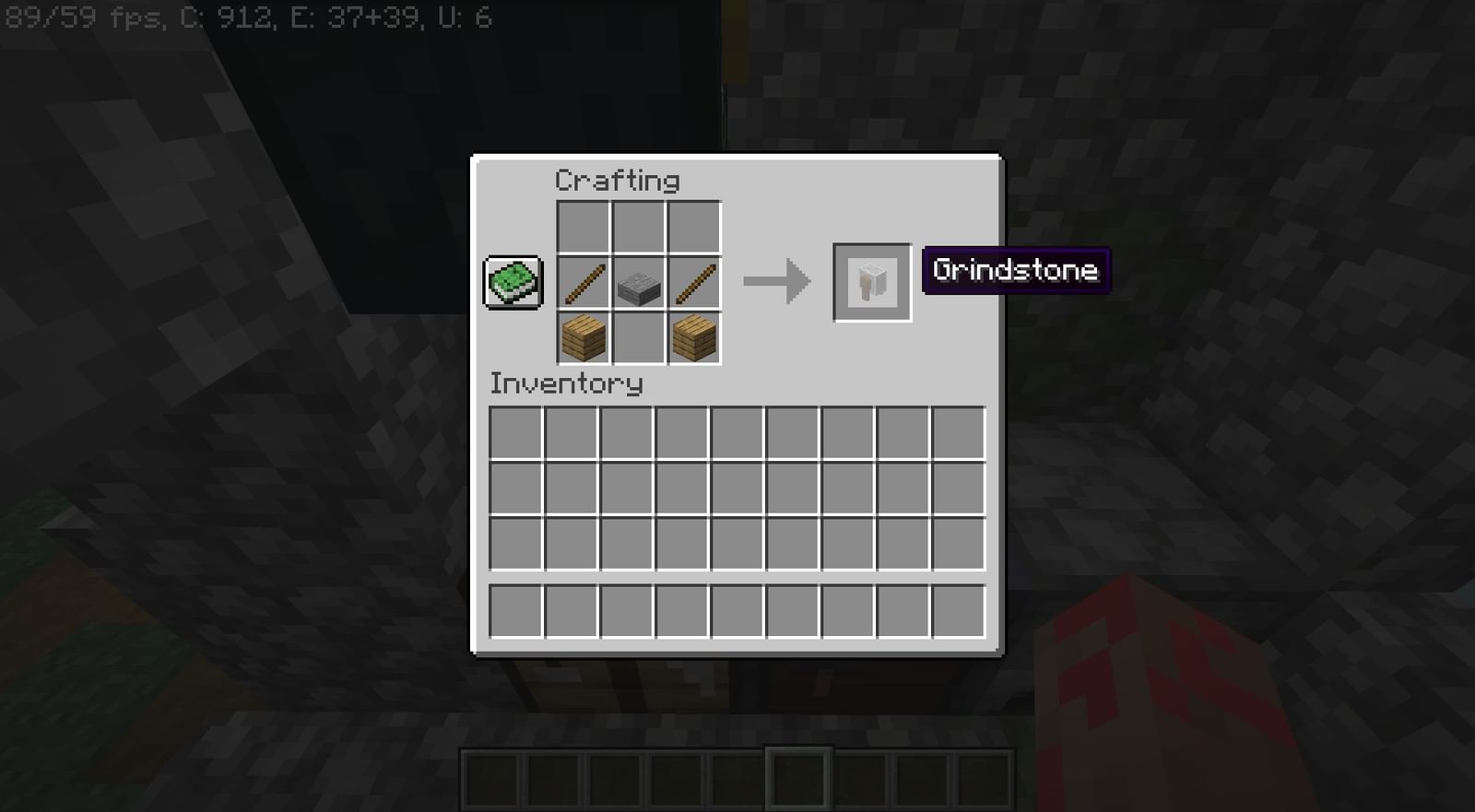Grab the left wooden planks stack

582,338
